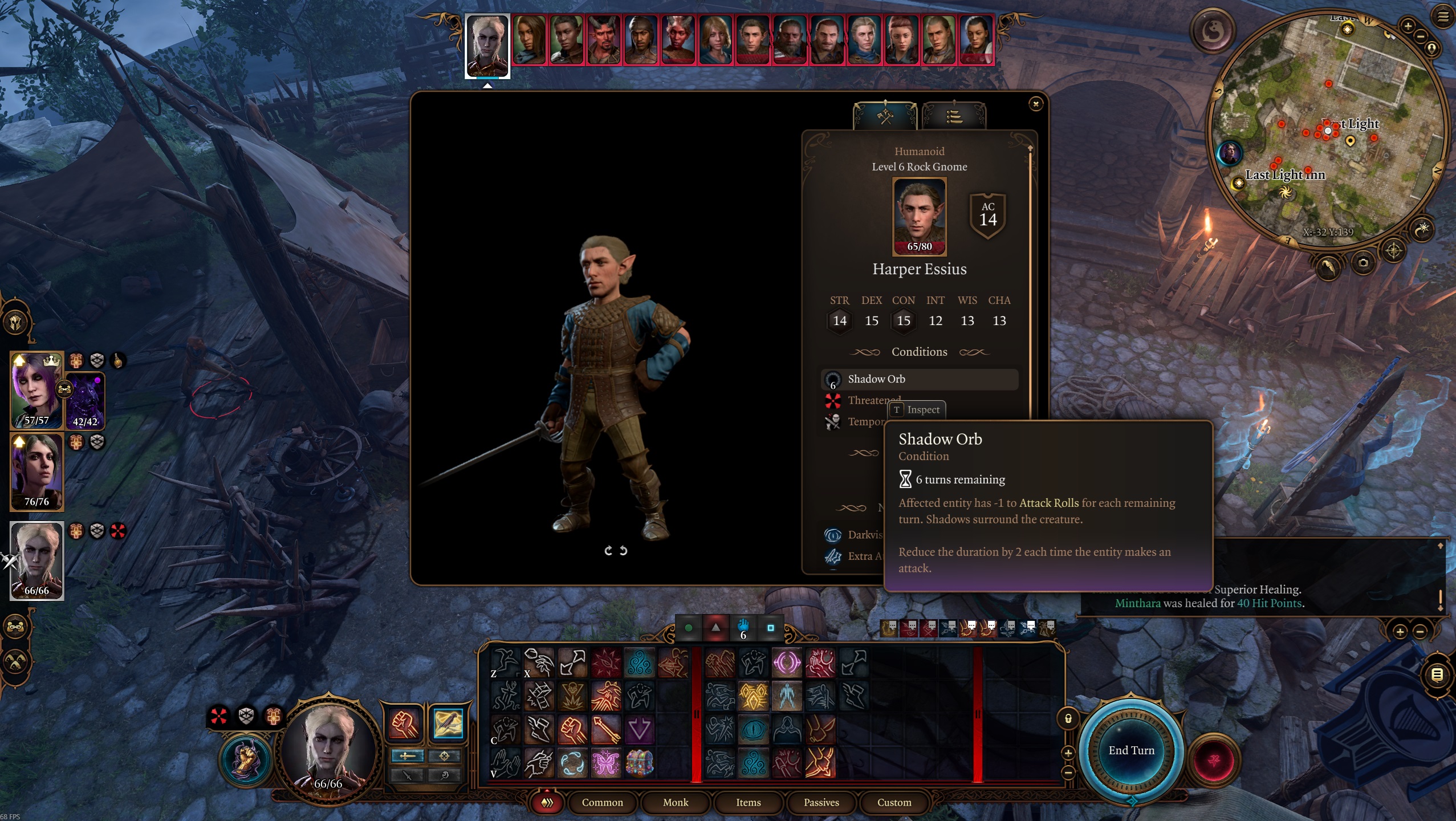Switch to the examine panel's list tab
The image size is (1456, 821).
954,117
